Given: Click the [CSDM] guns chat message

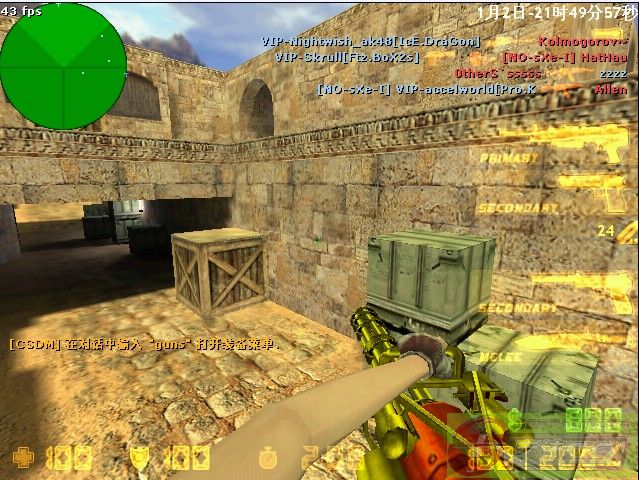Looking at the screenshot, I should 141,344.
